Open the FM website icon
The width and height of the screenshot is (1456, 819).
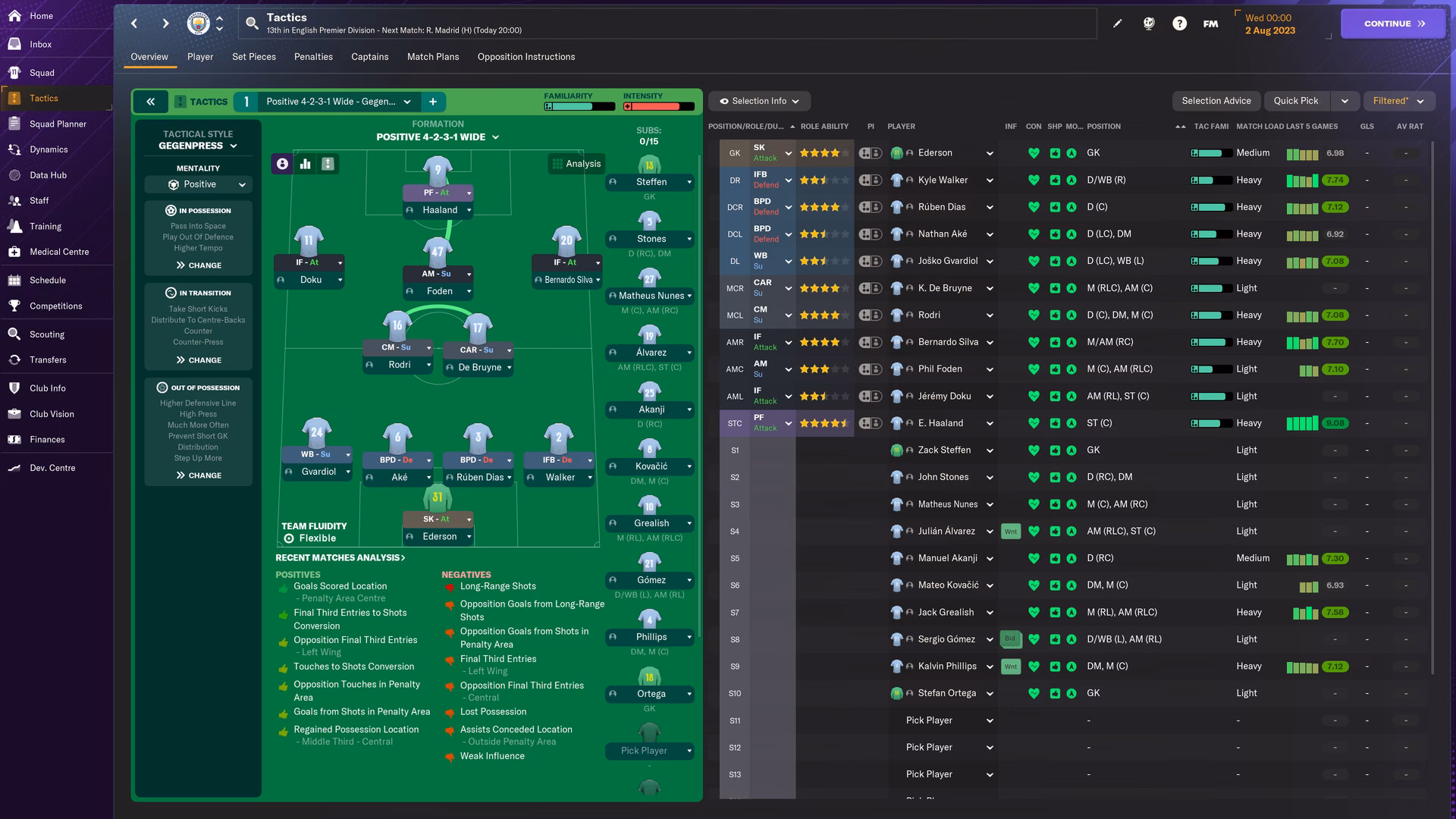(x=1210, y=24)
